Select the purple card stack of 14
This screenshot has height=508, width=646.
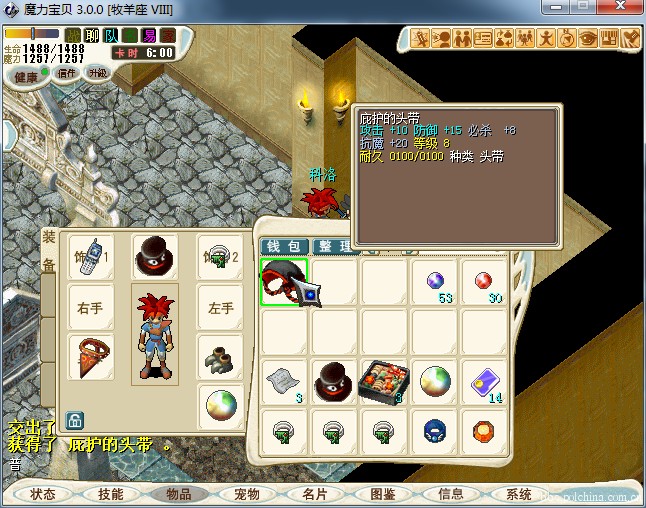click(485, 381)
